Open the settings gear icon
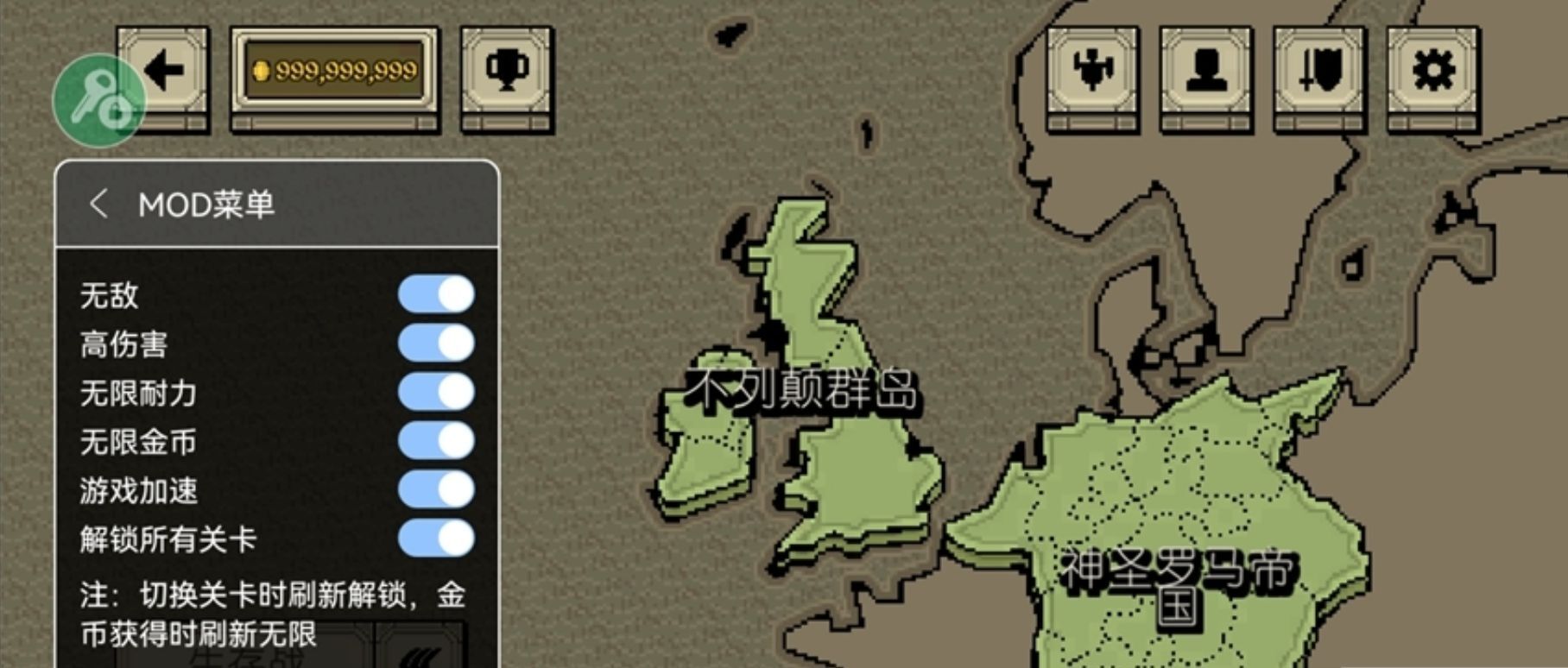This screenshot has height=668, width=1568. pyautogui.click(x=1432, y=71)
